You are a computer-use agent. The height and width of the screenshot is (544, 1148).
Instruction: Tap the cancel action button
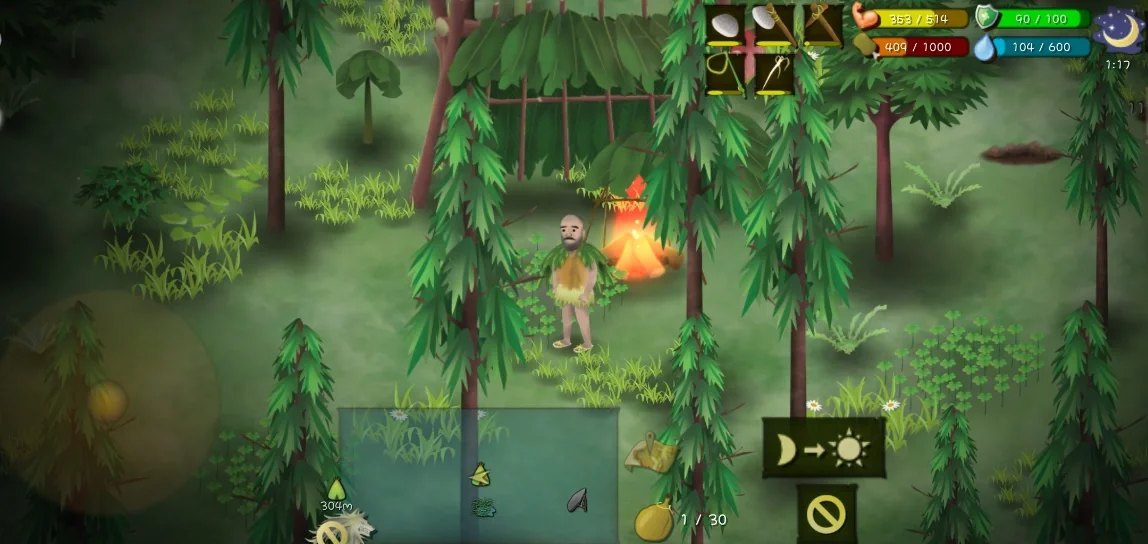826,514
